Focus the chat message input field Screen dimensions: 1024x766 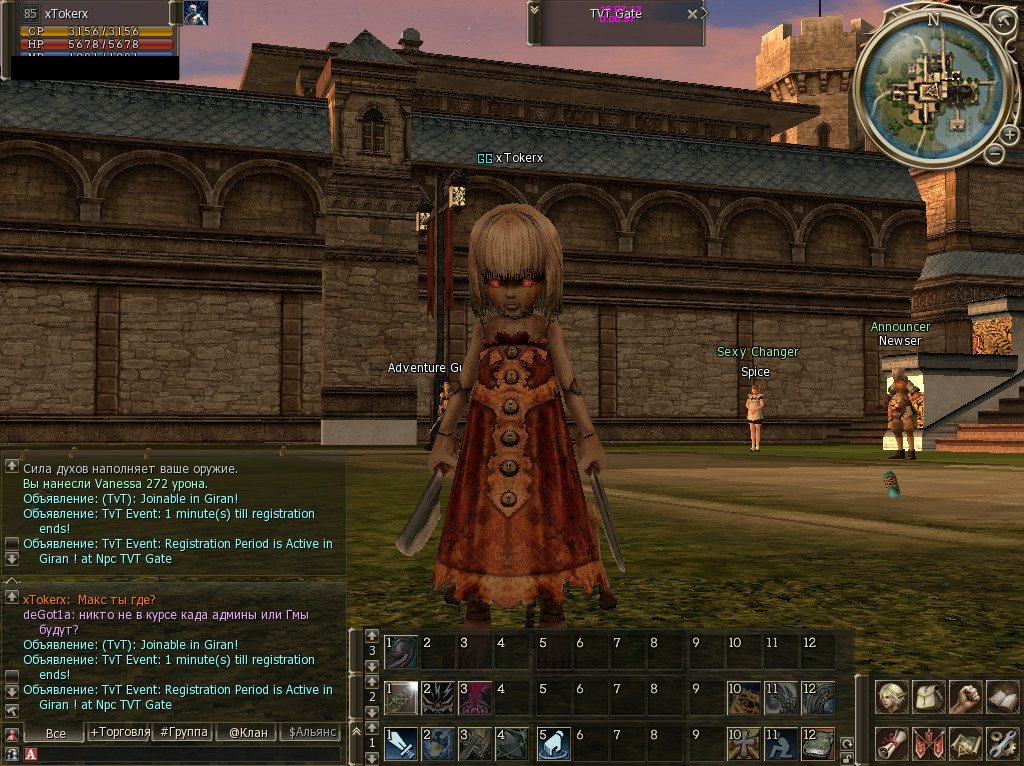(x=180, y=754)
